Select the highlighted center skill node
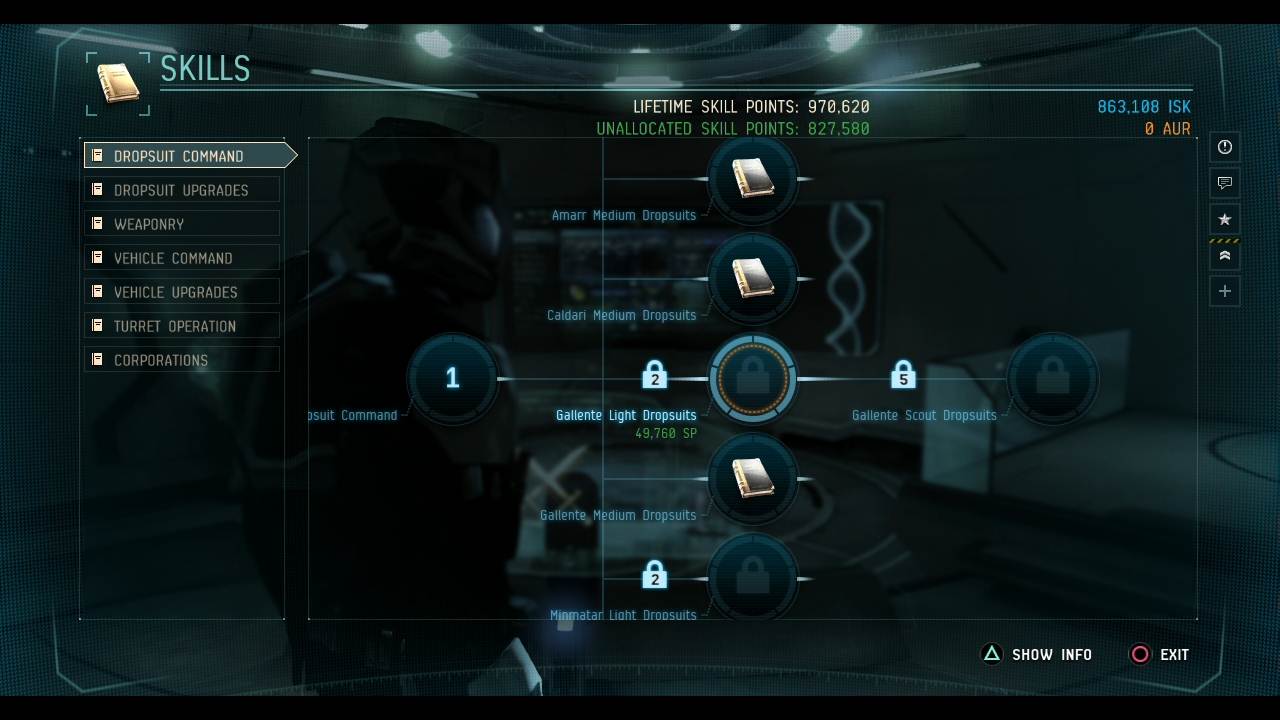 753,378
